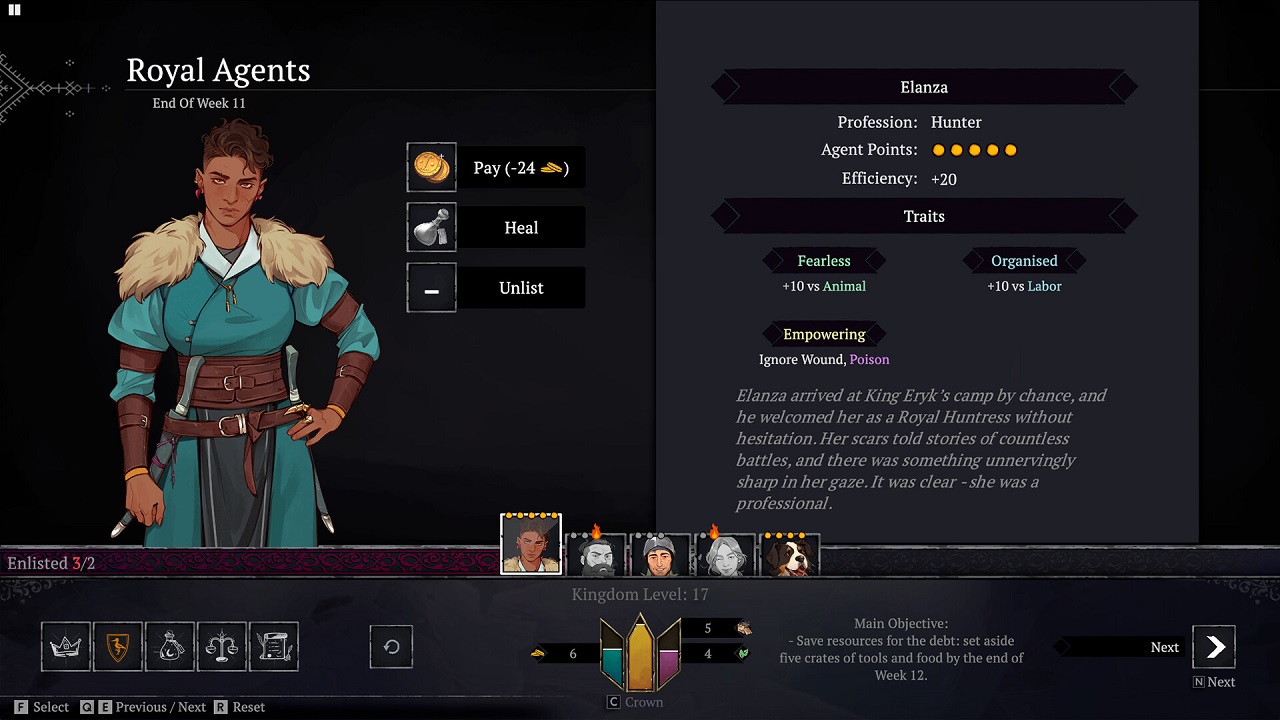
Task: Click the pause icon in the corner
Action: [15, 10]
